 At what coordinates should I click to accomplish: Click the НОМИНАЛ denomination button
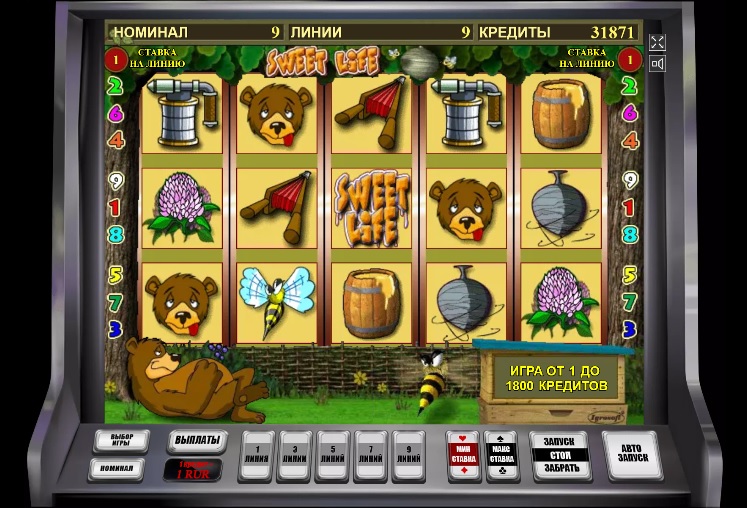[117, 467]
